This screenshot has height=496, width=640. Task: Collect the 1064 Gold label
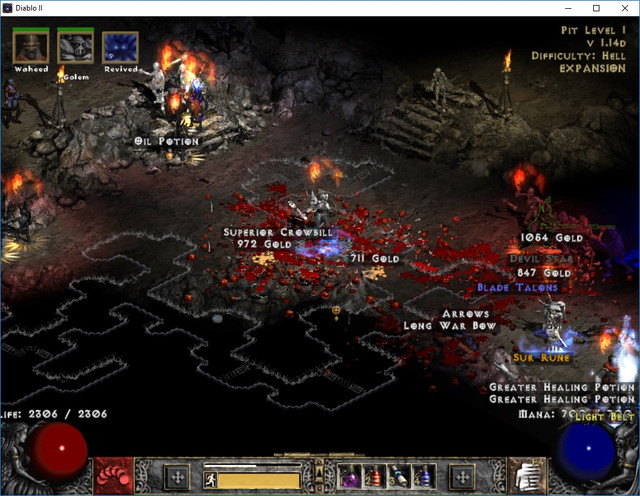pyautogui.click(x=551, y=238)
